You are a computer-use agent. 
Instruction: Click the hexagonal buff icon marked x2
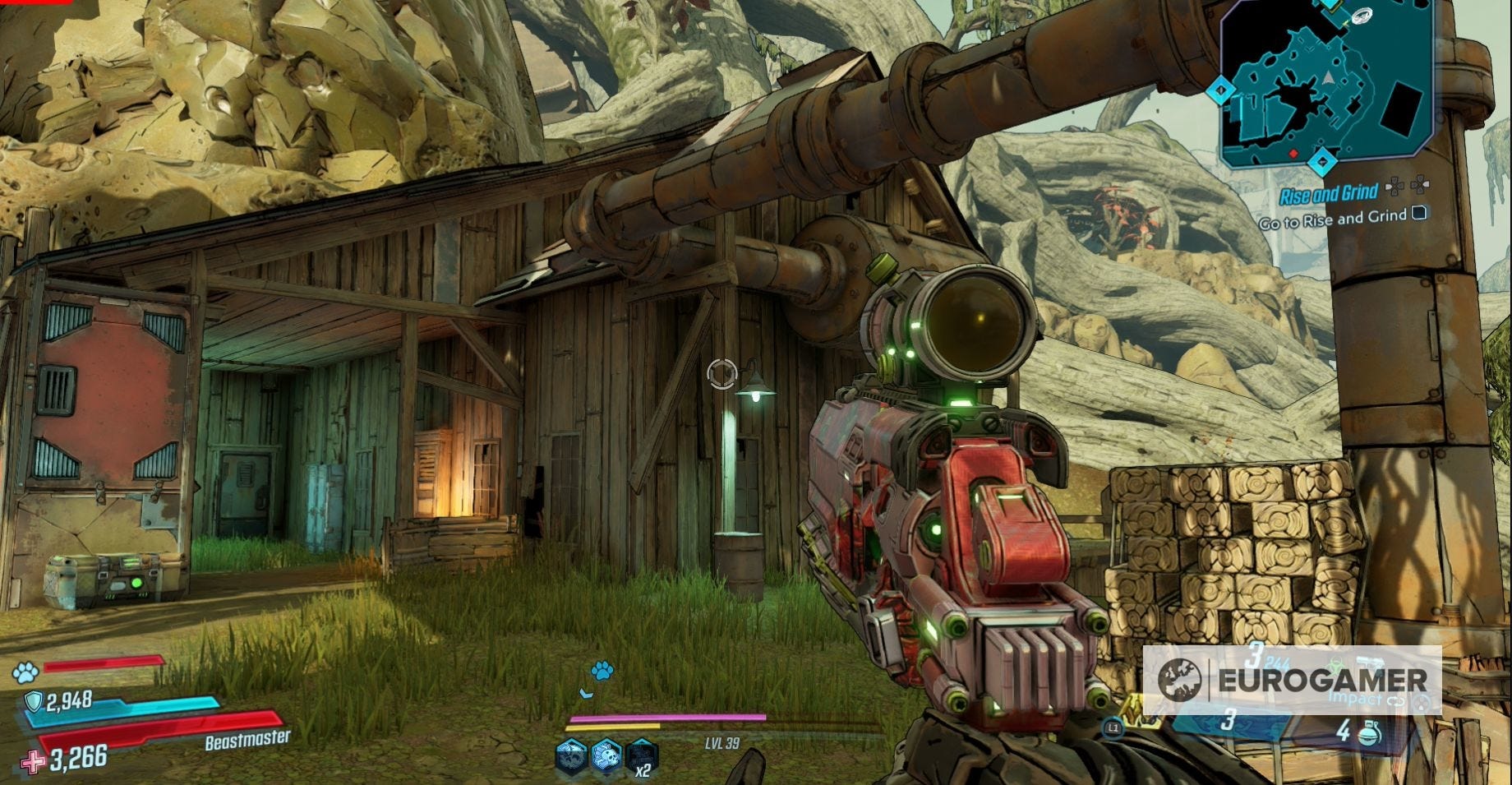(642, 757)
